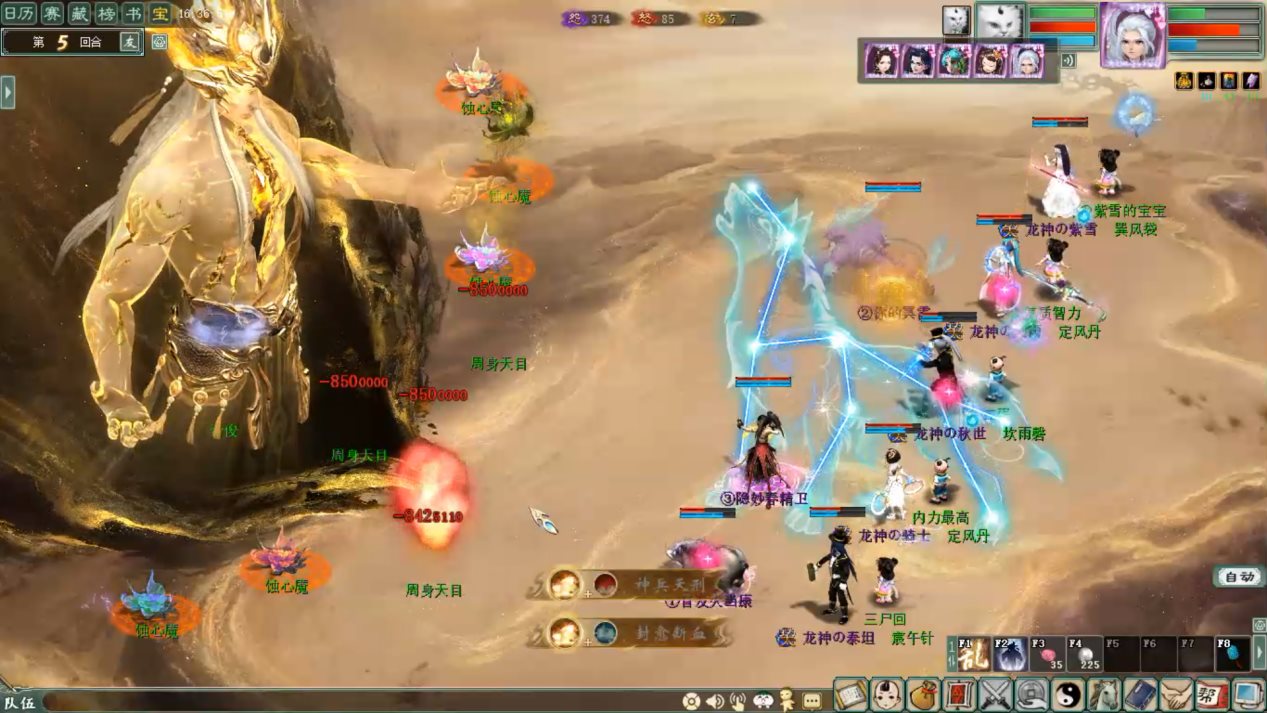This screenshot has height=713, width=1267.
Task: Open the 宝 treasure button
Action: pos(159,13)
